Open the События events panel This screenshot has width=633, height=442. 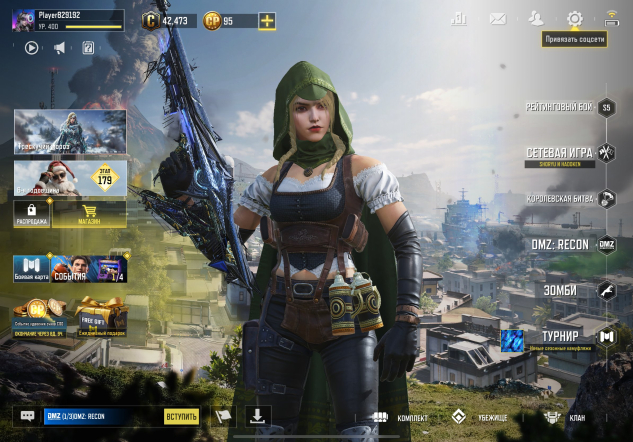tap(88, 268)
